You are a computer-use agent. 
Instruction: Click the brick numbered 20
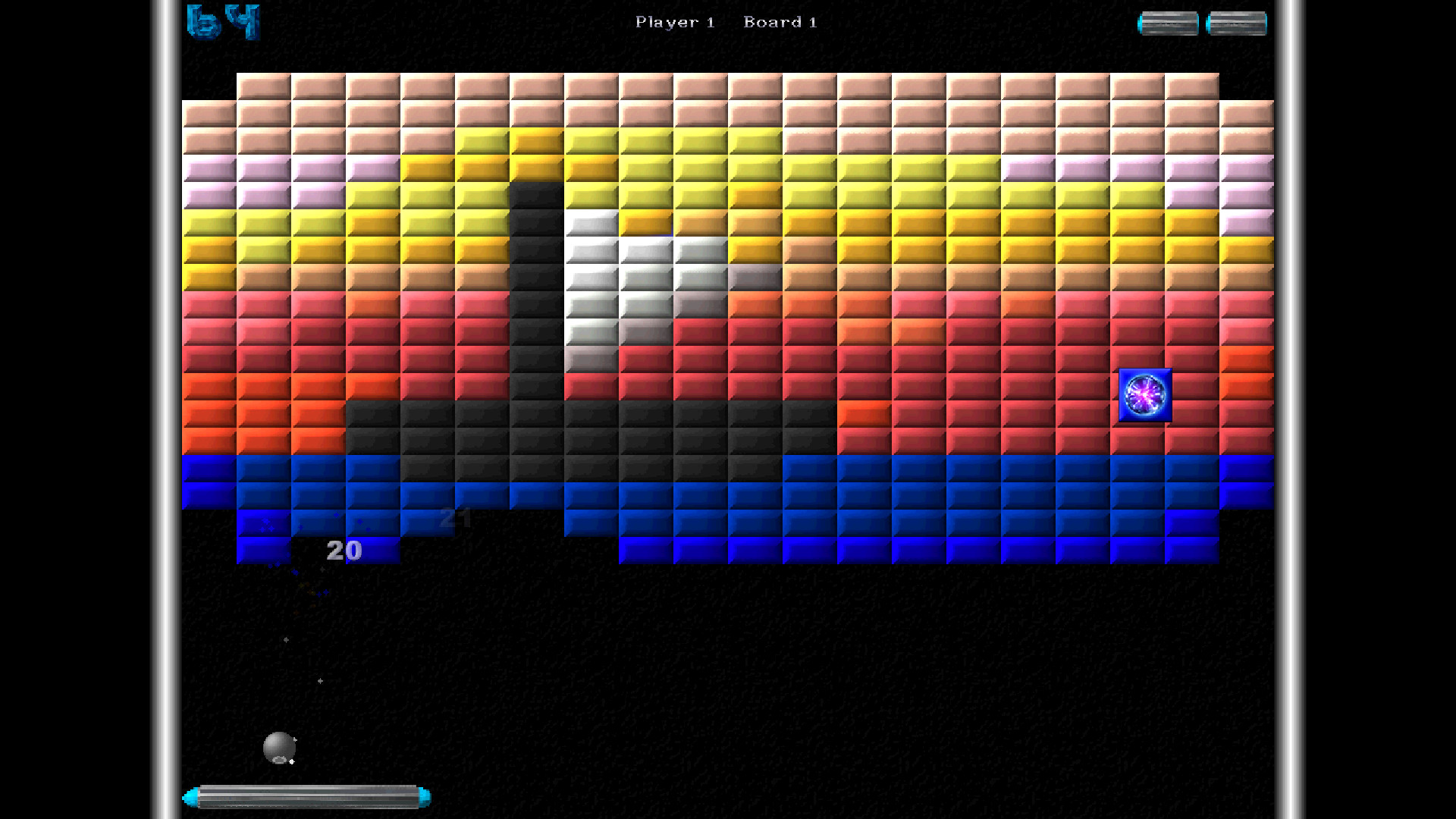click(343, 550)
